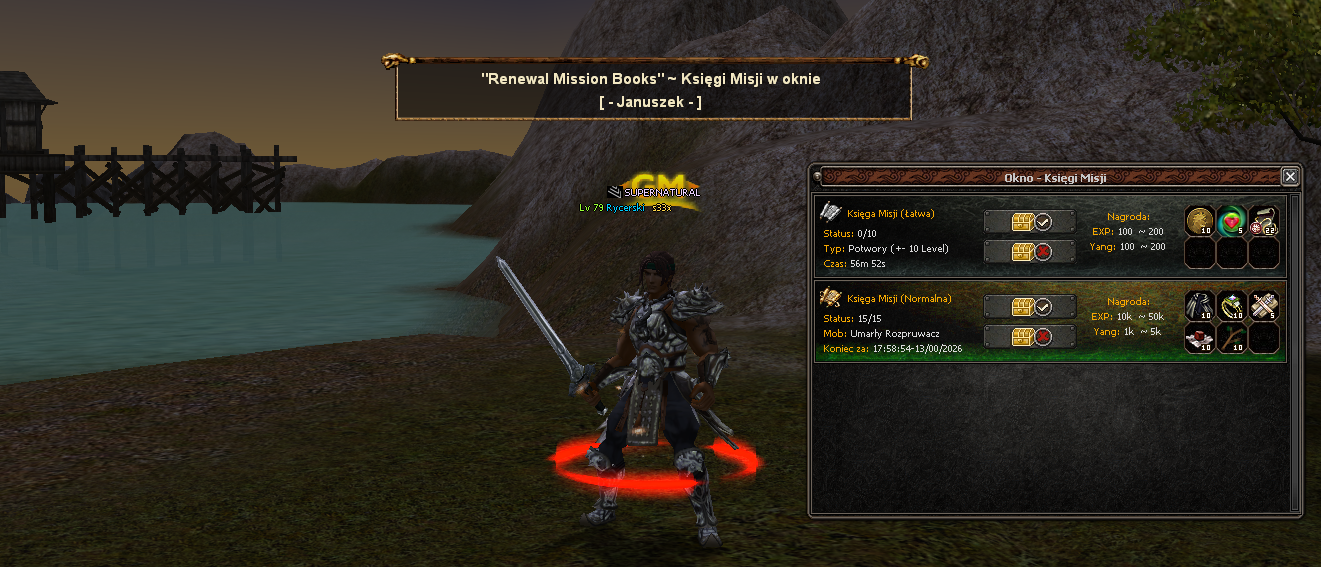The height and width of the screenshot is (567, 1321).
Task: Claim reward for Księga Misji (Łatwa)
Action: [1029, 221]
